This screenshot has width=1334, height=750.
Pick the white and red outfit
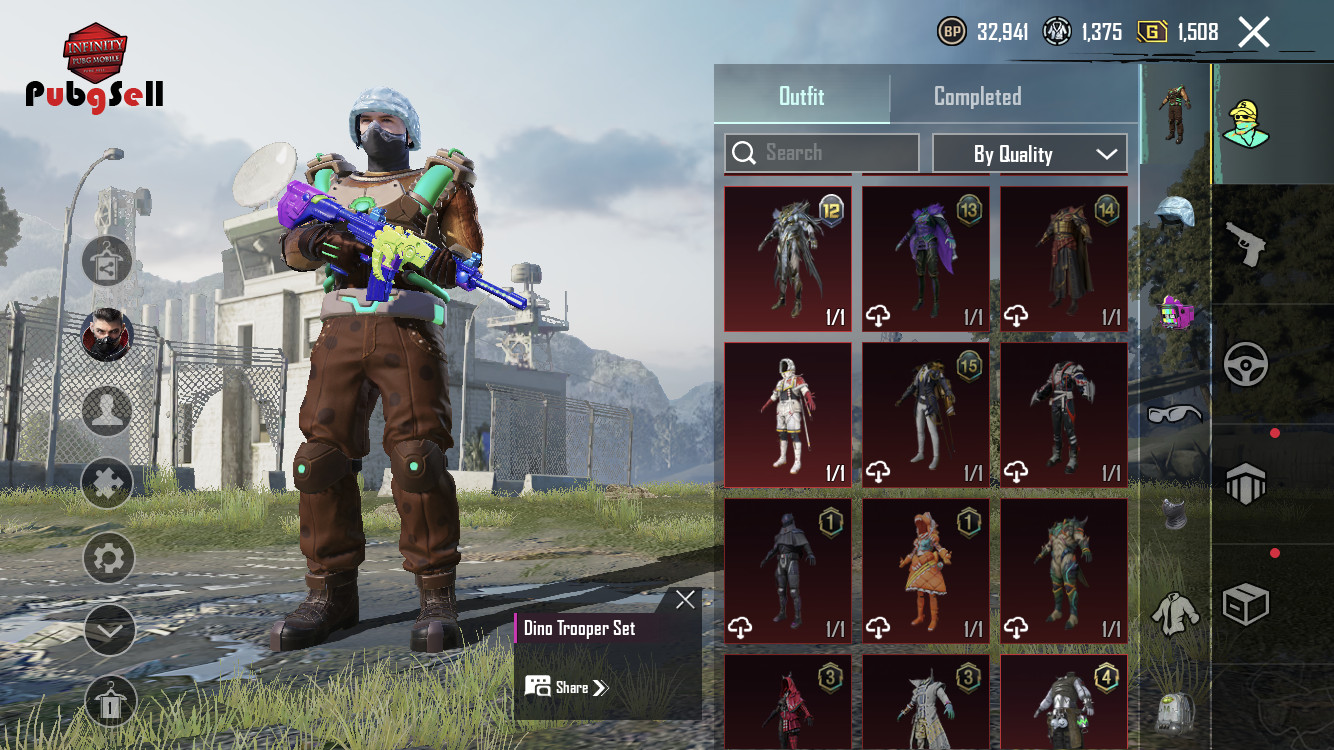coord(788,415)
